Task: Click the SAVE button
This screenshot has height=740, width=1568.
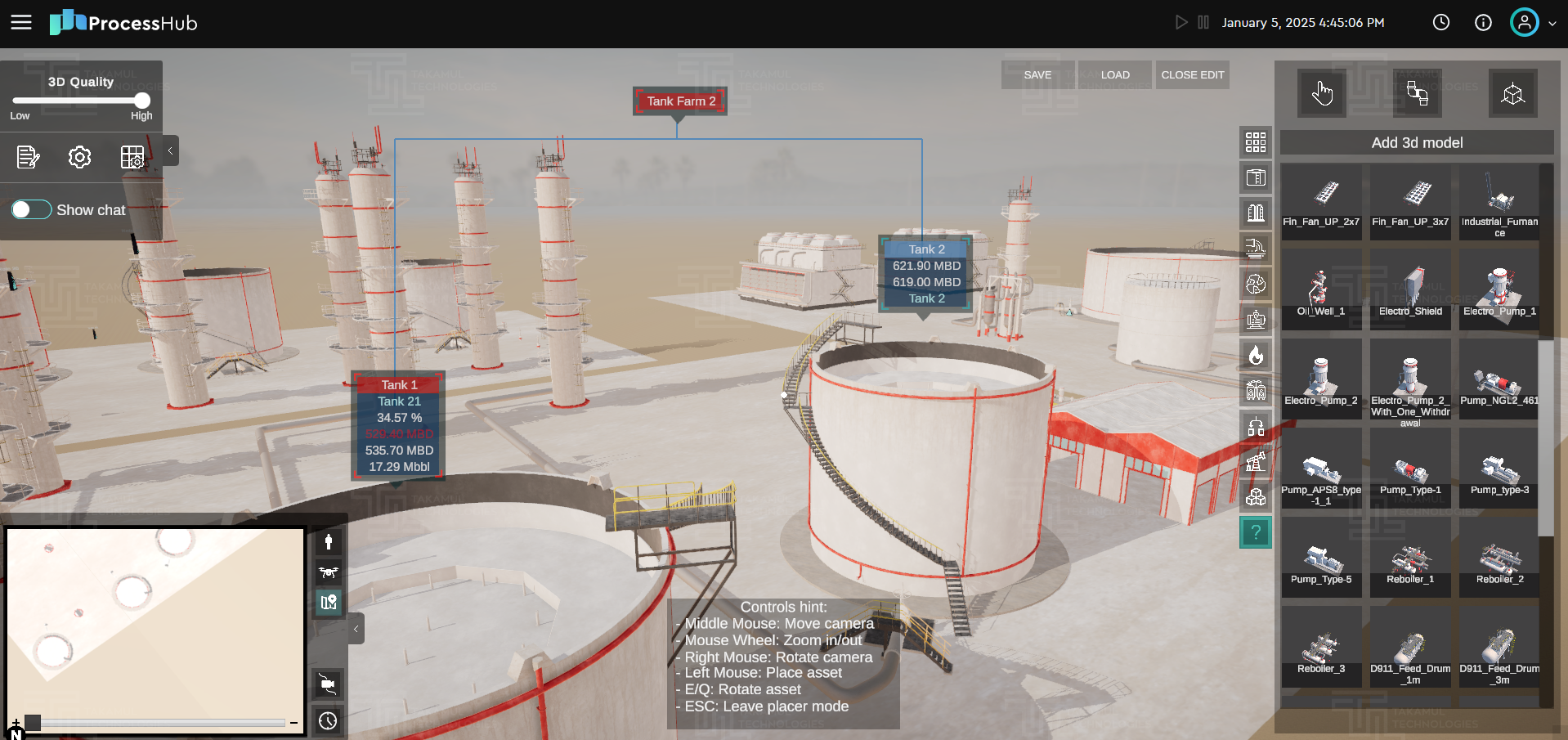Action: [1037, 74]
